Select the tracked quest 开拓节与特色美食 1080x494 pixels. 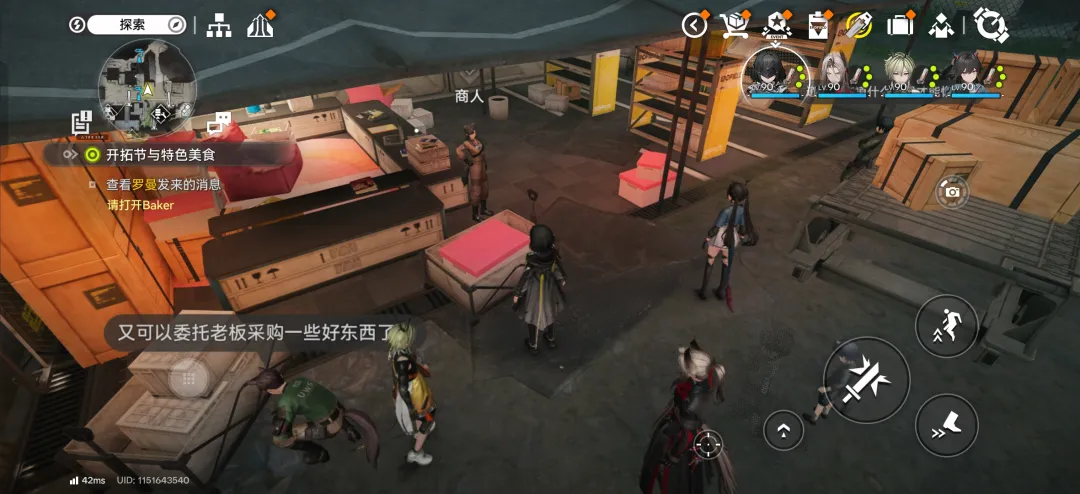click(160, 155)
